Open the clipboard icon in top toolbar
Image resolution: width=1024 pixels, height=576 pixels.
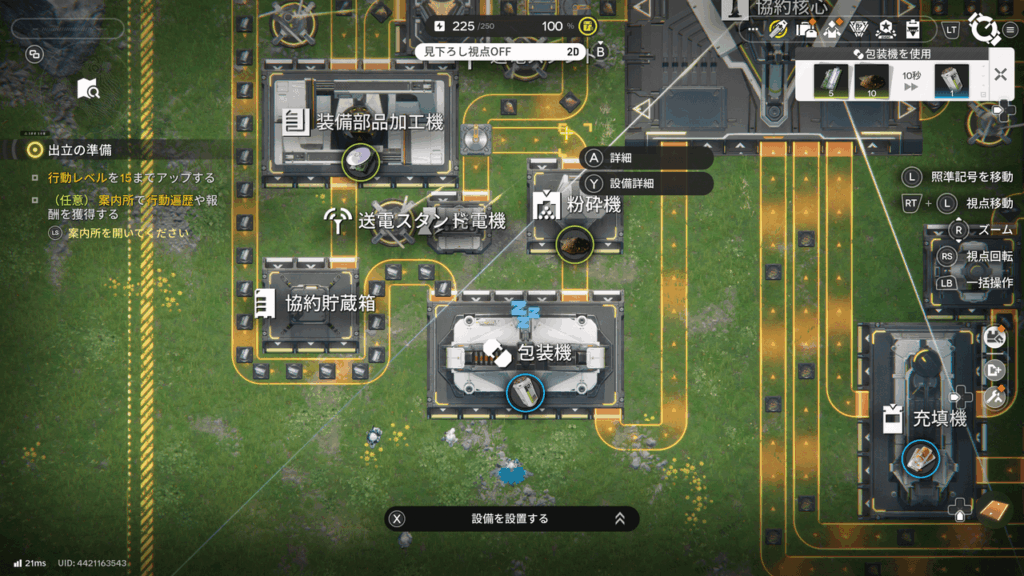pyautogui.click(x=912, y=30)
